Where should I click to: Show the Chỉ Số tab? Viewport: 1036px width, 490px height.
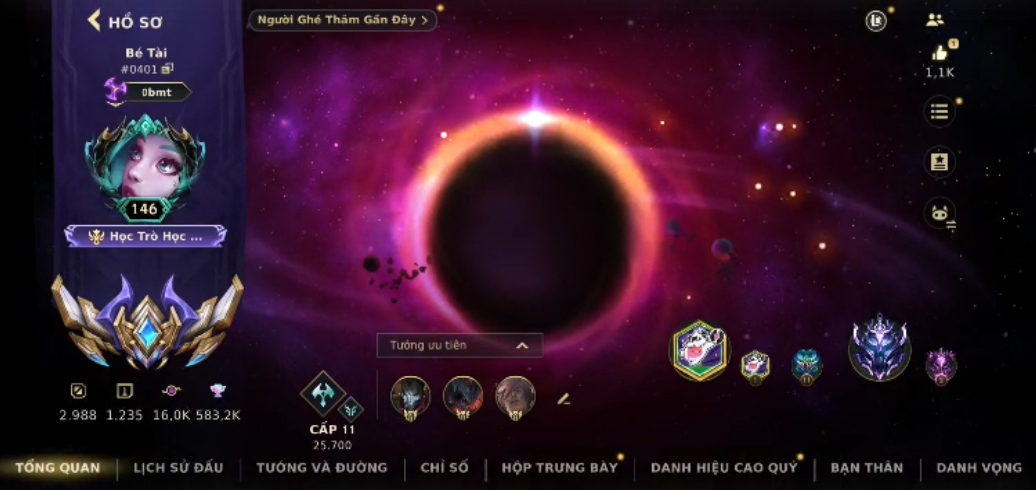coord(445,468)
